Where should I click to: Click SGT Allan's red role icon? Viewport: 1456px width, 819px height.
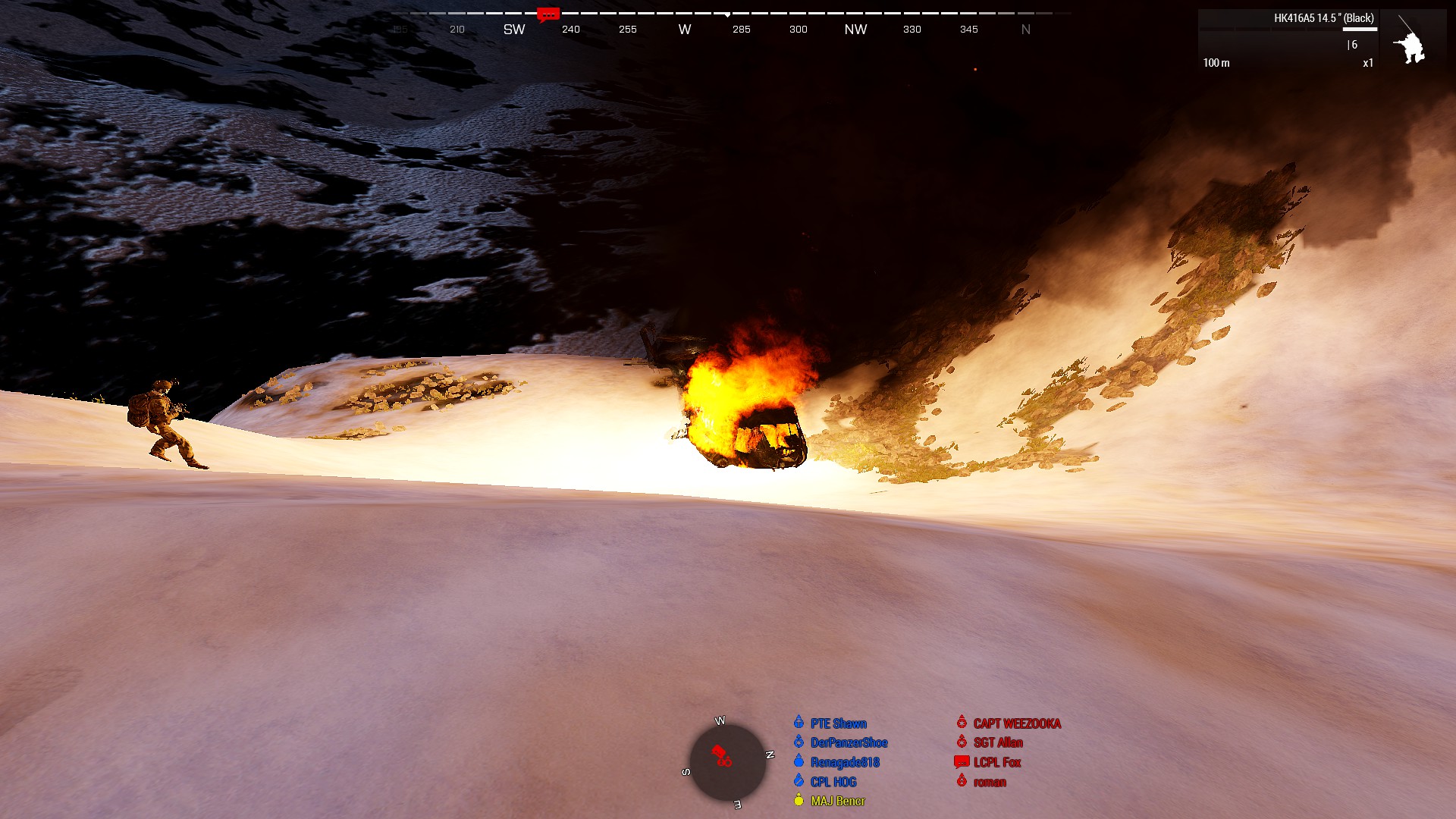click(x=961, y=742)
